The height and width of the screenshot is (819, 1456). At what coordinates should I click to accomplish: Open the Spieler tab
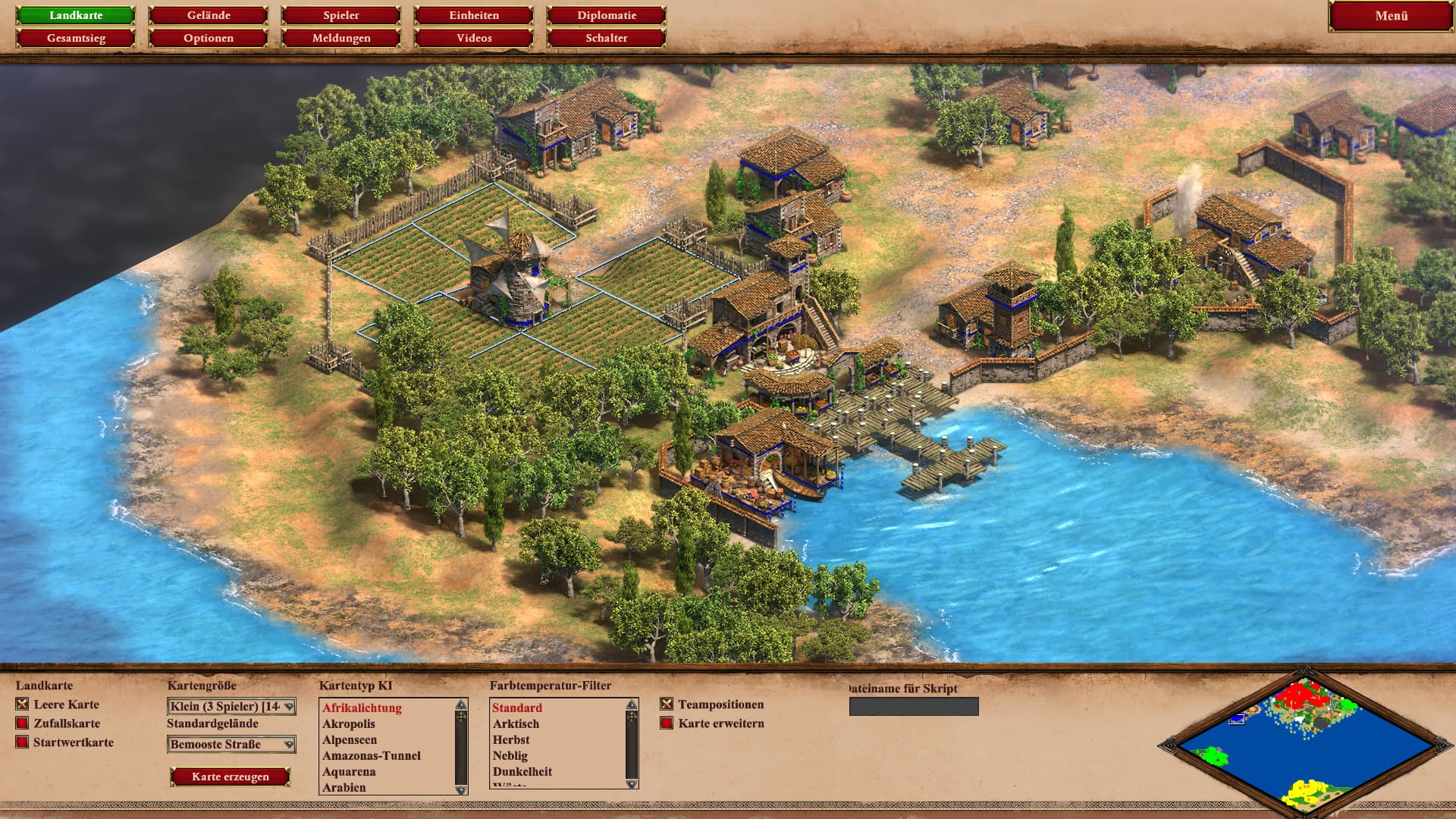(341, 15)
